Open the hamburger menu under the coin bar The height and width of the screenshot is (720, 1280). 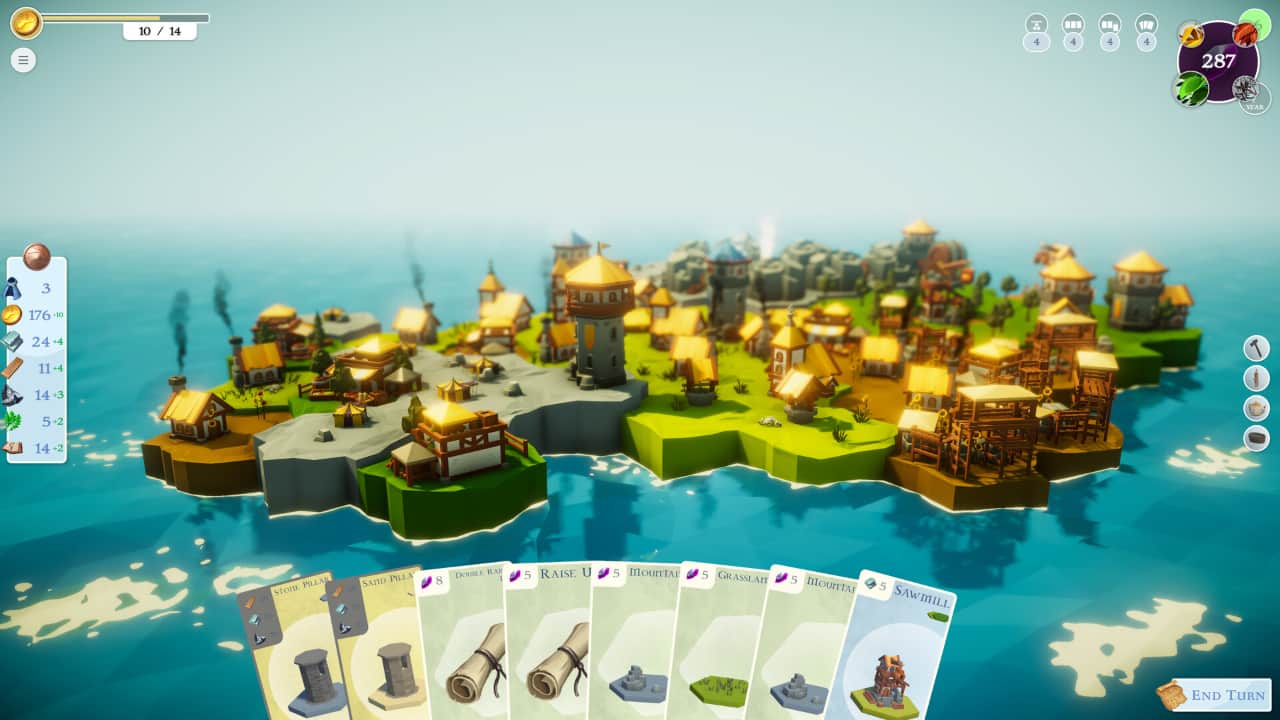coord(22,60)
